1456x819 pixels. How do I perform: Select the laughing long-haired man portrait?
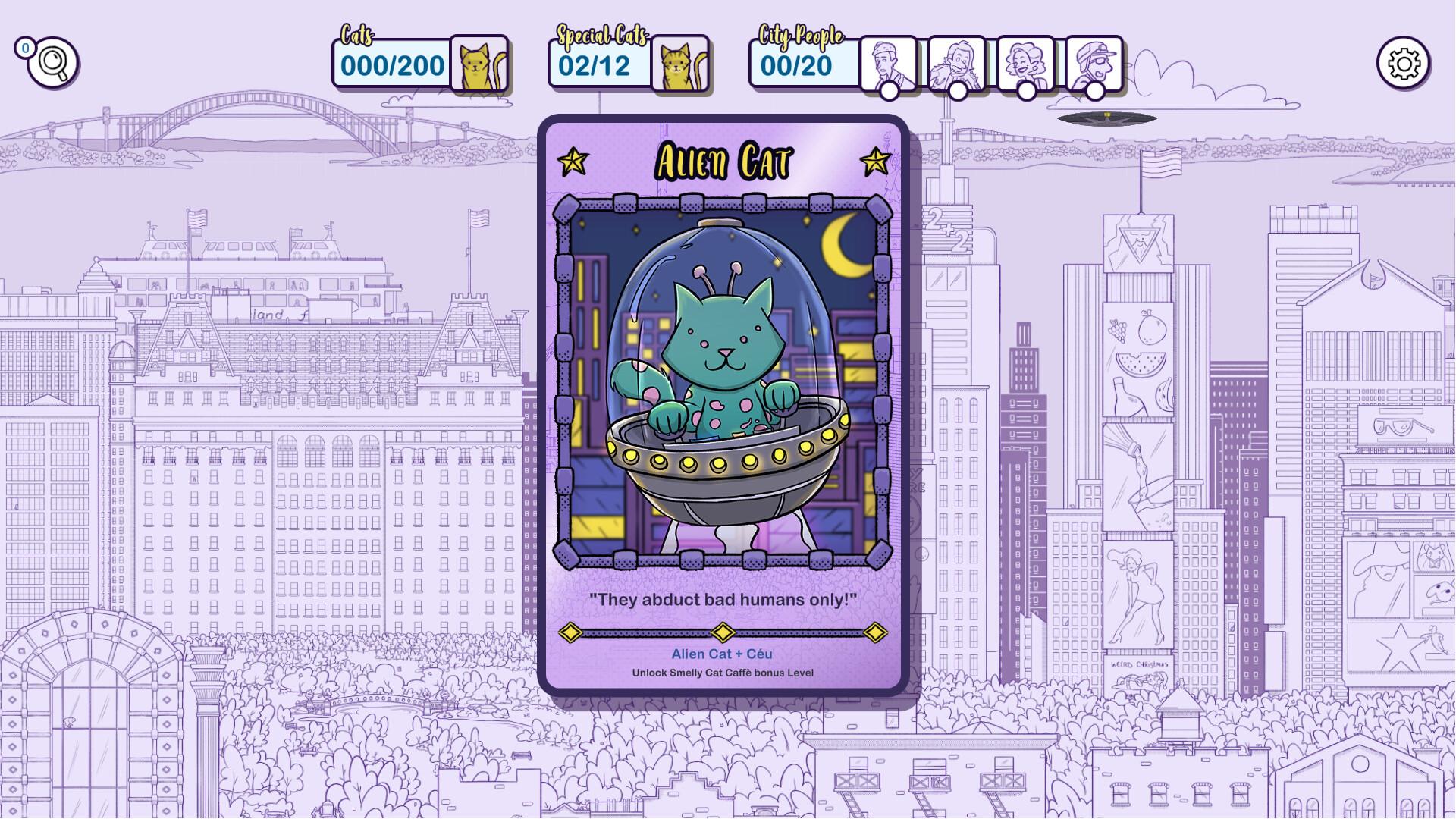[x=957, y=64]
